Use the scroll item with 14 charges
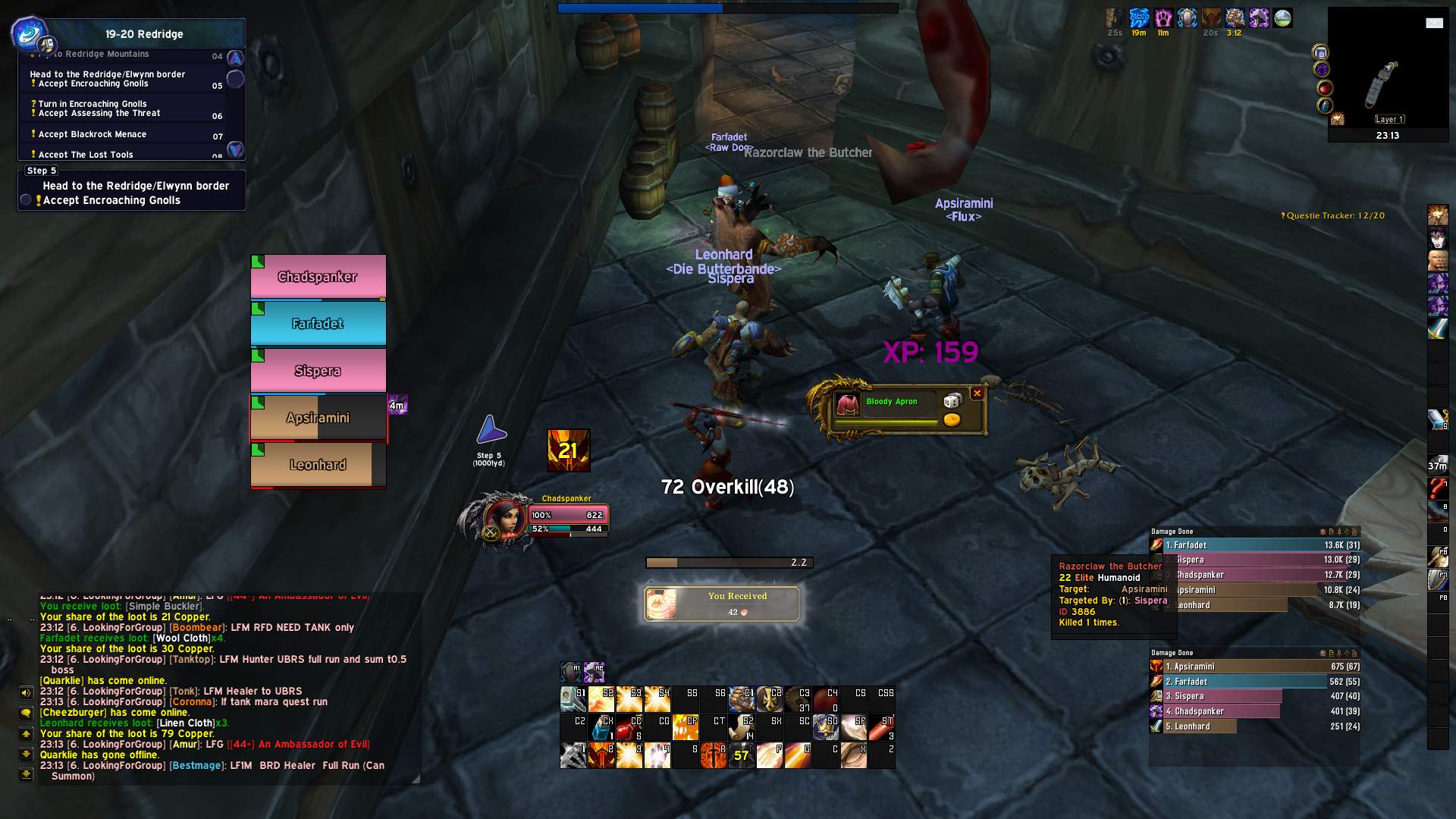This screenshot has width=1456, height=819. (x=742, y=727)
